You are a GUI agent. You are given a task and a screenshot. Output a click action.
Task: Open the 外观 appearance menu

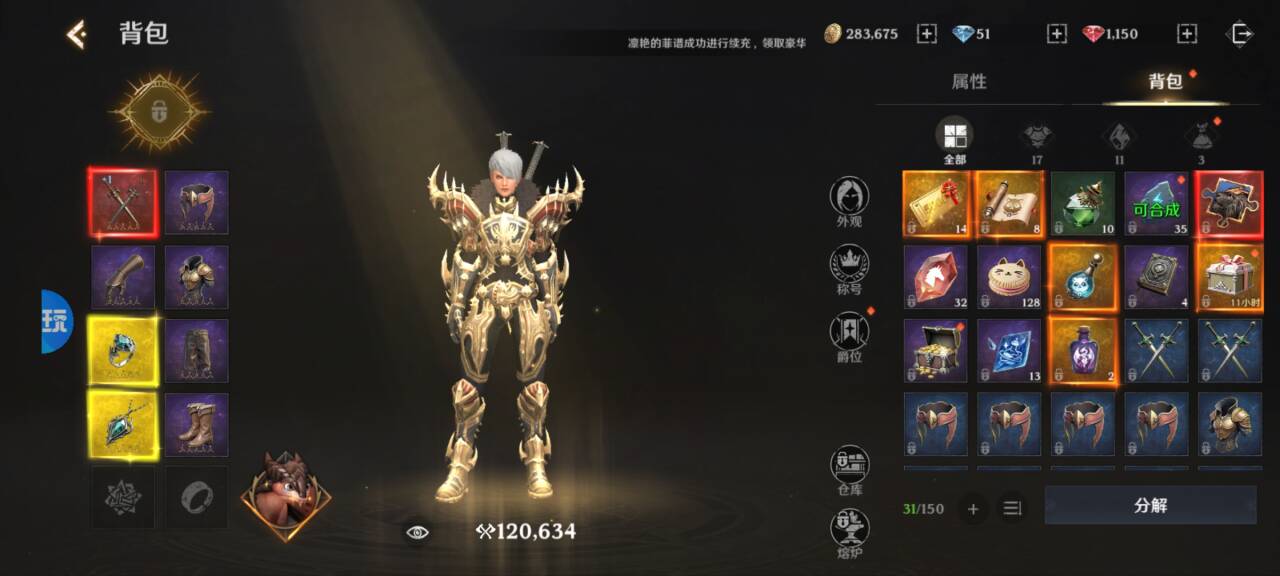pyautogui.click(x=849, y=201)
